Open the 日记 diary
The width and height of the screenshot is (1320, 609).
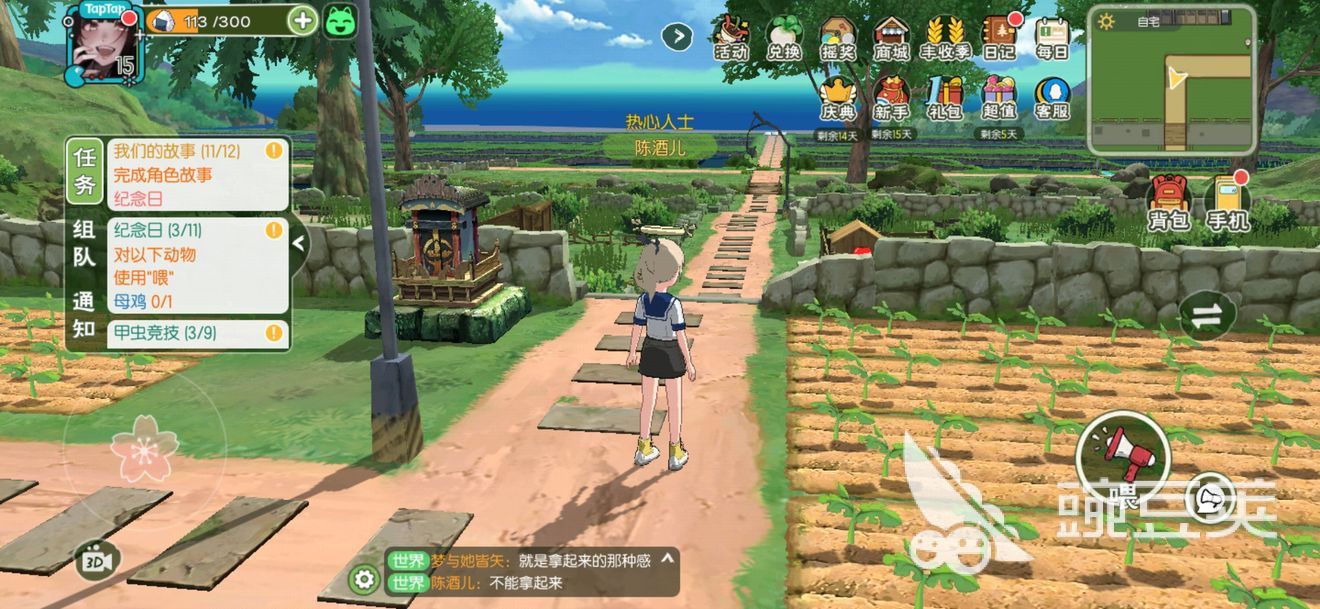(999, 38)
